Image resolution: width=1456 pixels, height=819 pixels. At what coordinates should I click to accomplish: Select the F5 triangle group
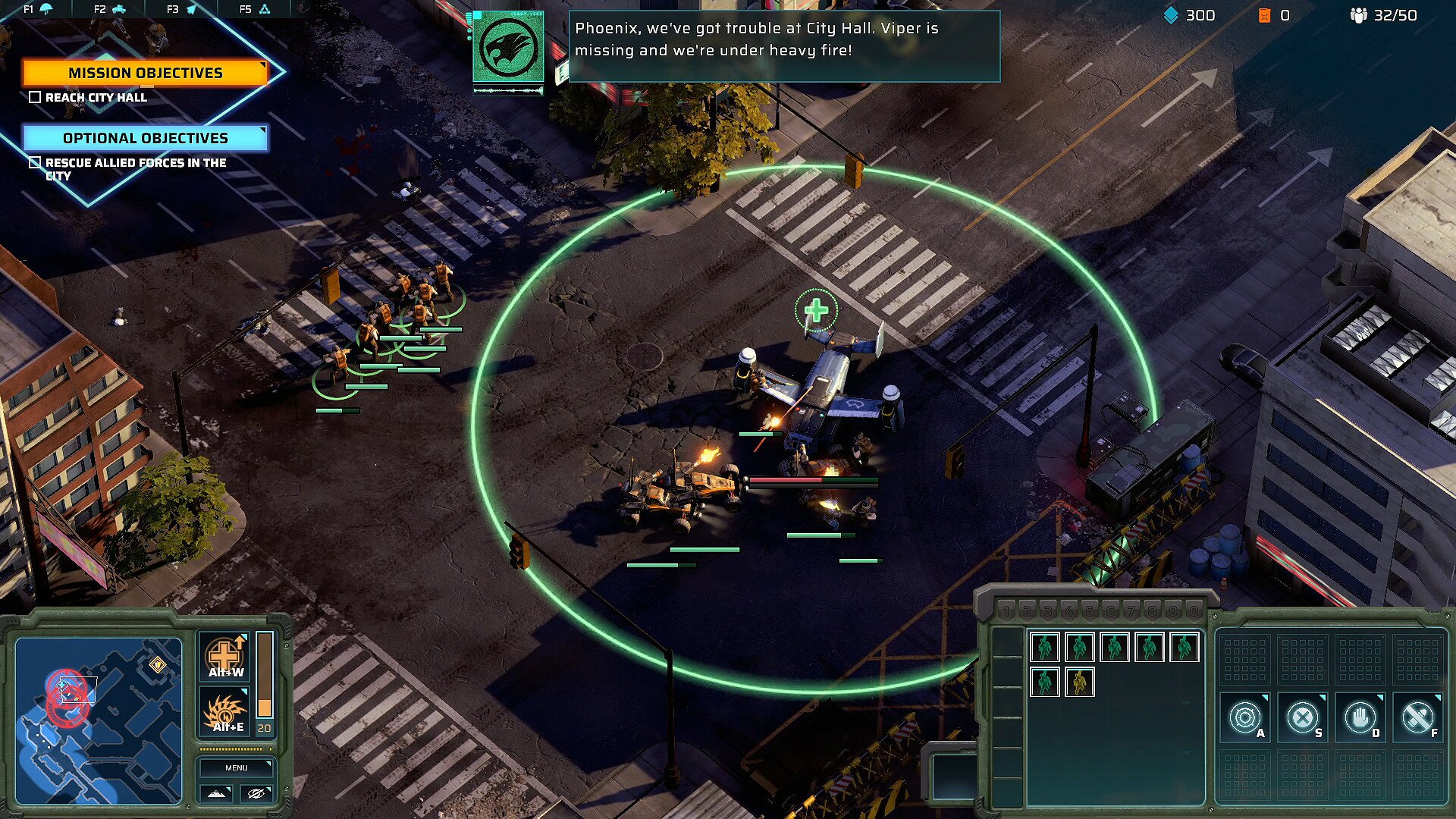pos(256,9)
